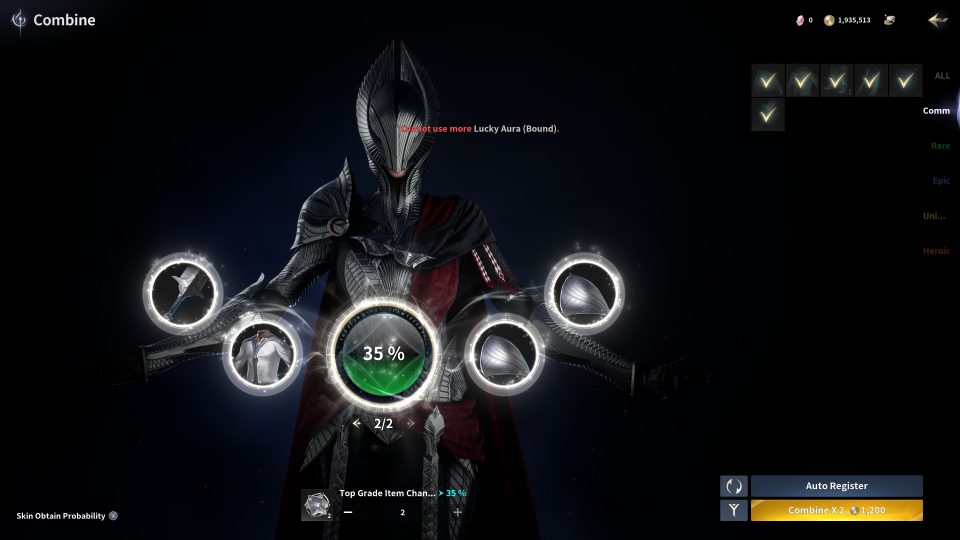Viewport: 960px width, 540px height.
Task: Click the pink gem currency icon
Action: [799, 20]
